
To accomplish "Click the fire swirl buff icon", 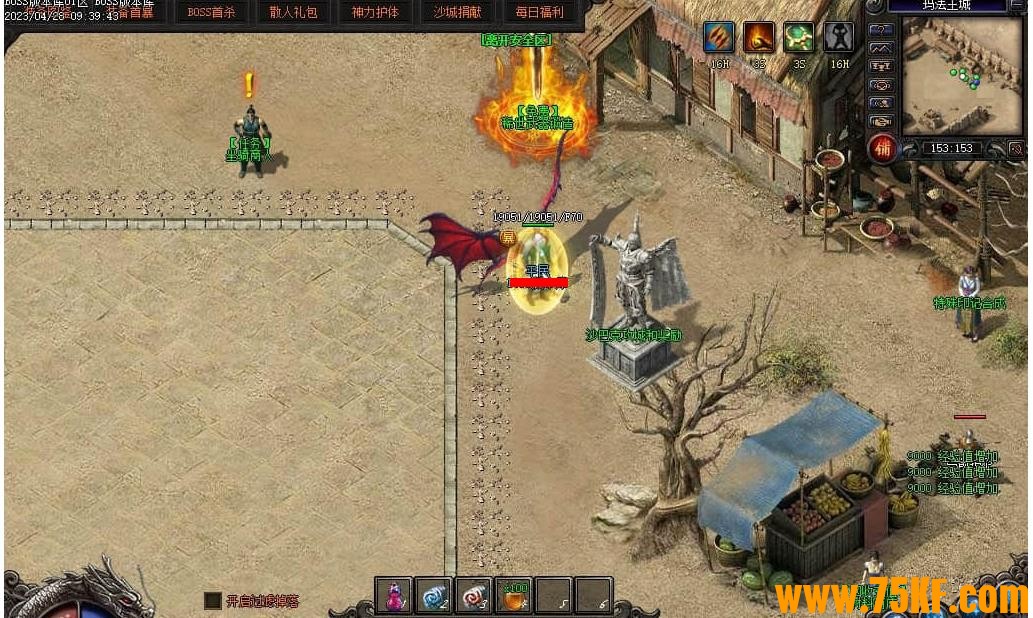I will point(758,38).
